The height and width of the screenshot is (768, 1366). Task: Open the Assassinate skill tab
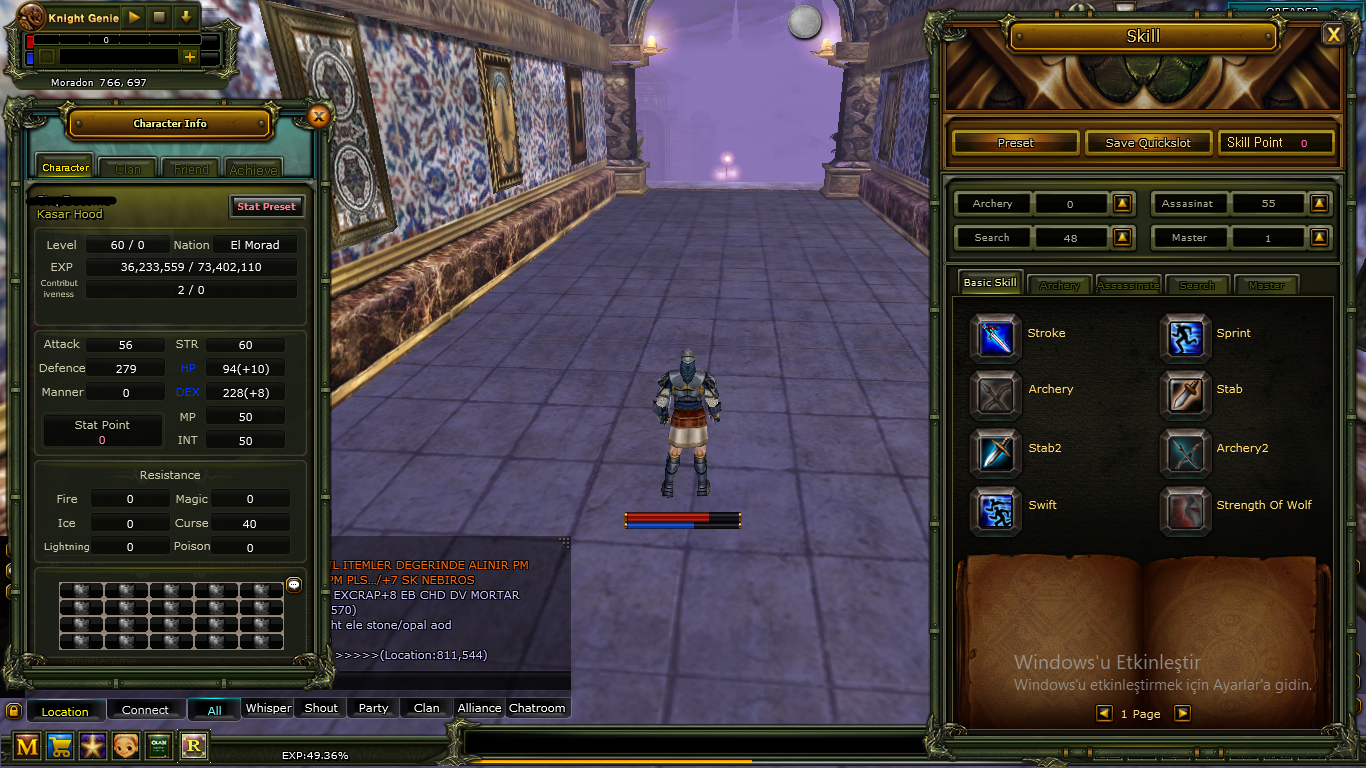pyautogui.click(x=1127, y=285)
